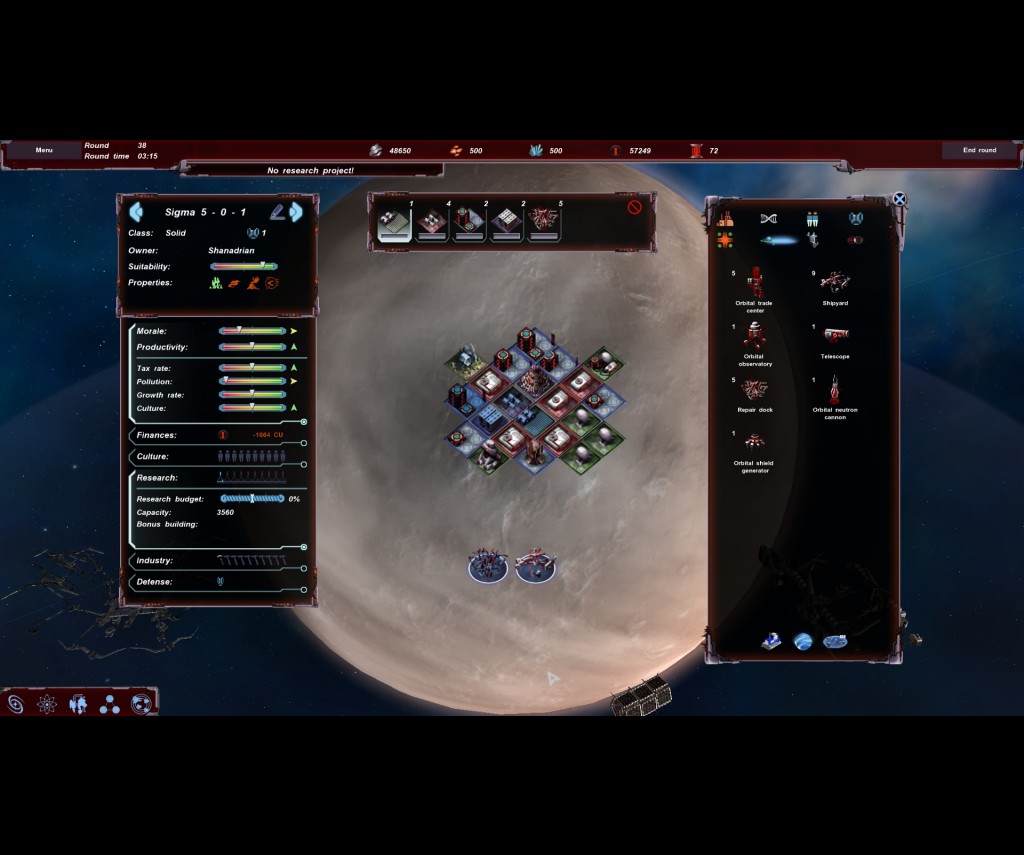Select the first item in the build queue
This screenshot has width=1024, height=855.
[x=394, y=224]
